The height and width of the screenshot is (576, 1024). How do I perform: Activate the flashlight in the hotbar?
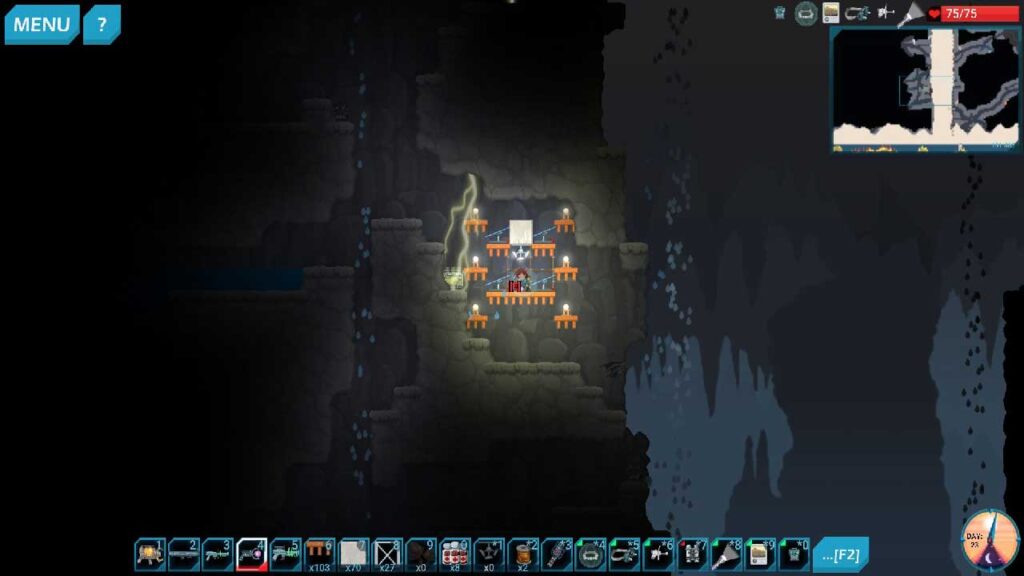point(727,553)
